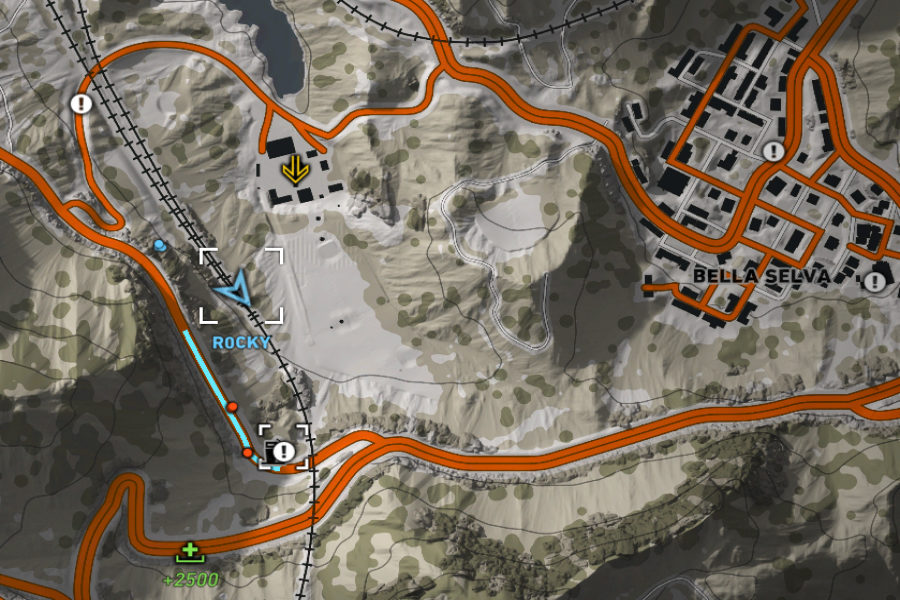The height and width of the screenshot is (600, 900).
Task: Select the green +2500 supply marker
Action: point(188,551)
